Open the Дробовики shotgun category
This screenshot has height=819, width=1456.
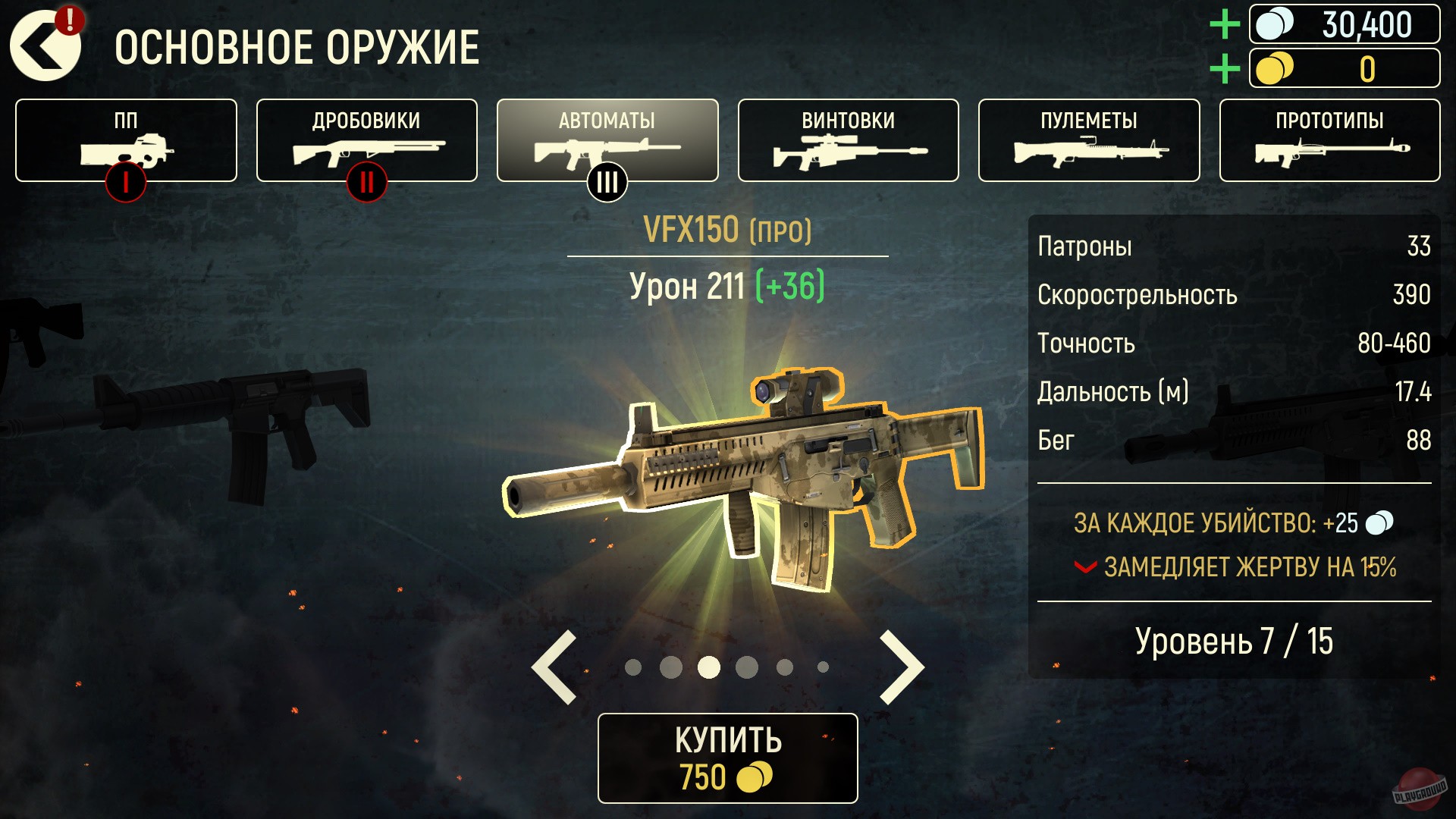[366, 140]
